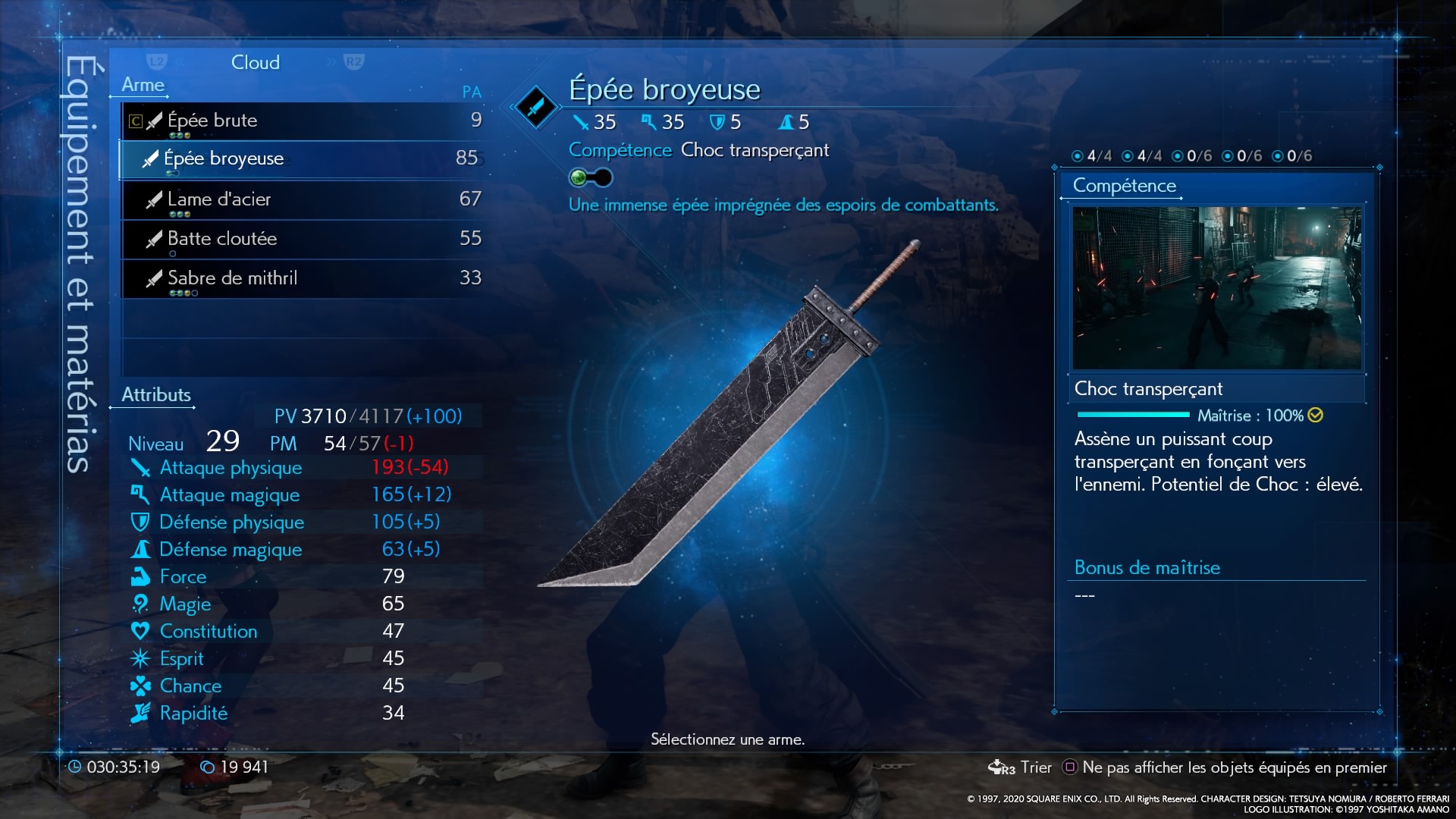This screenshot has height=819, width=1456.
Task: Select the Sabre de mithril entry
Action: pyautogui.click(x=302, y=279)
